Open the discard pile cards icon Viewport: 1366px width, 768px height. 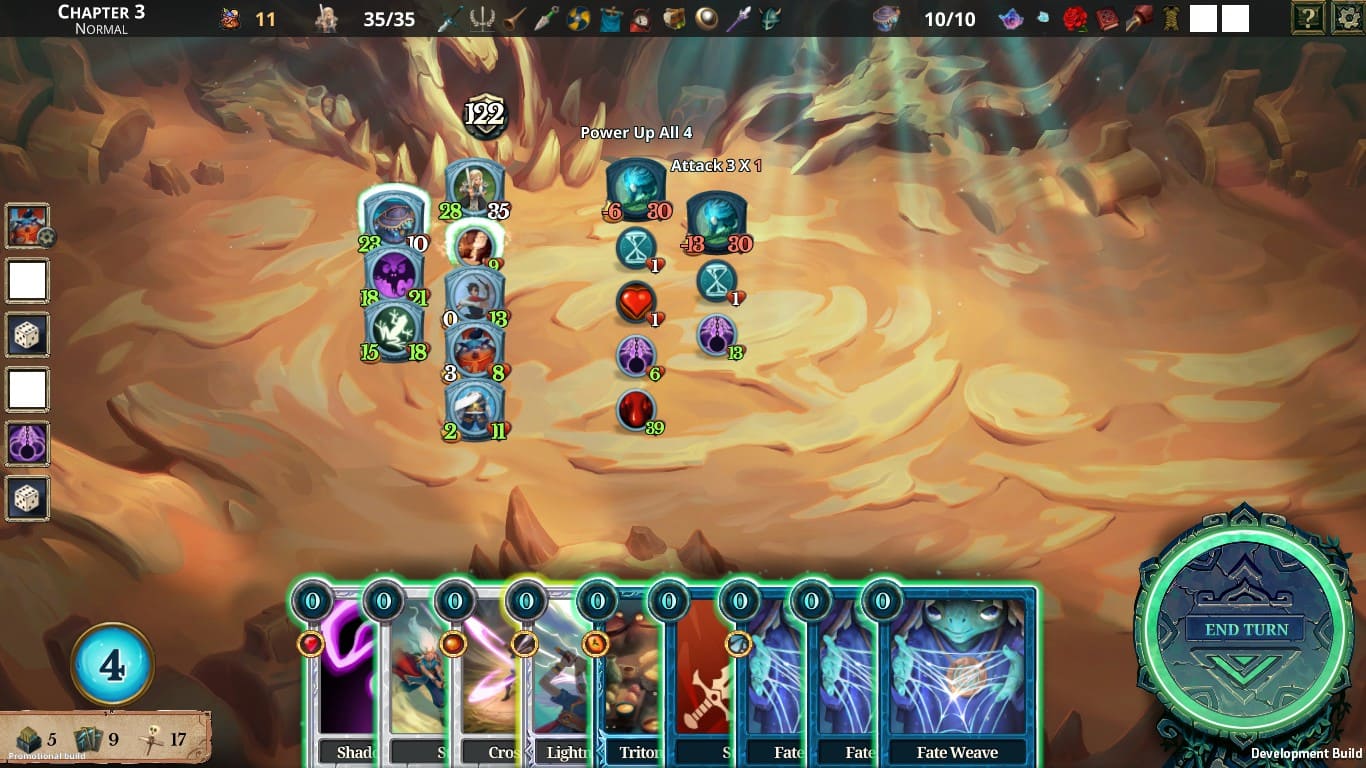[88, 740]
